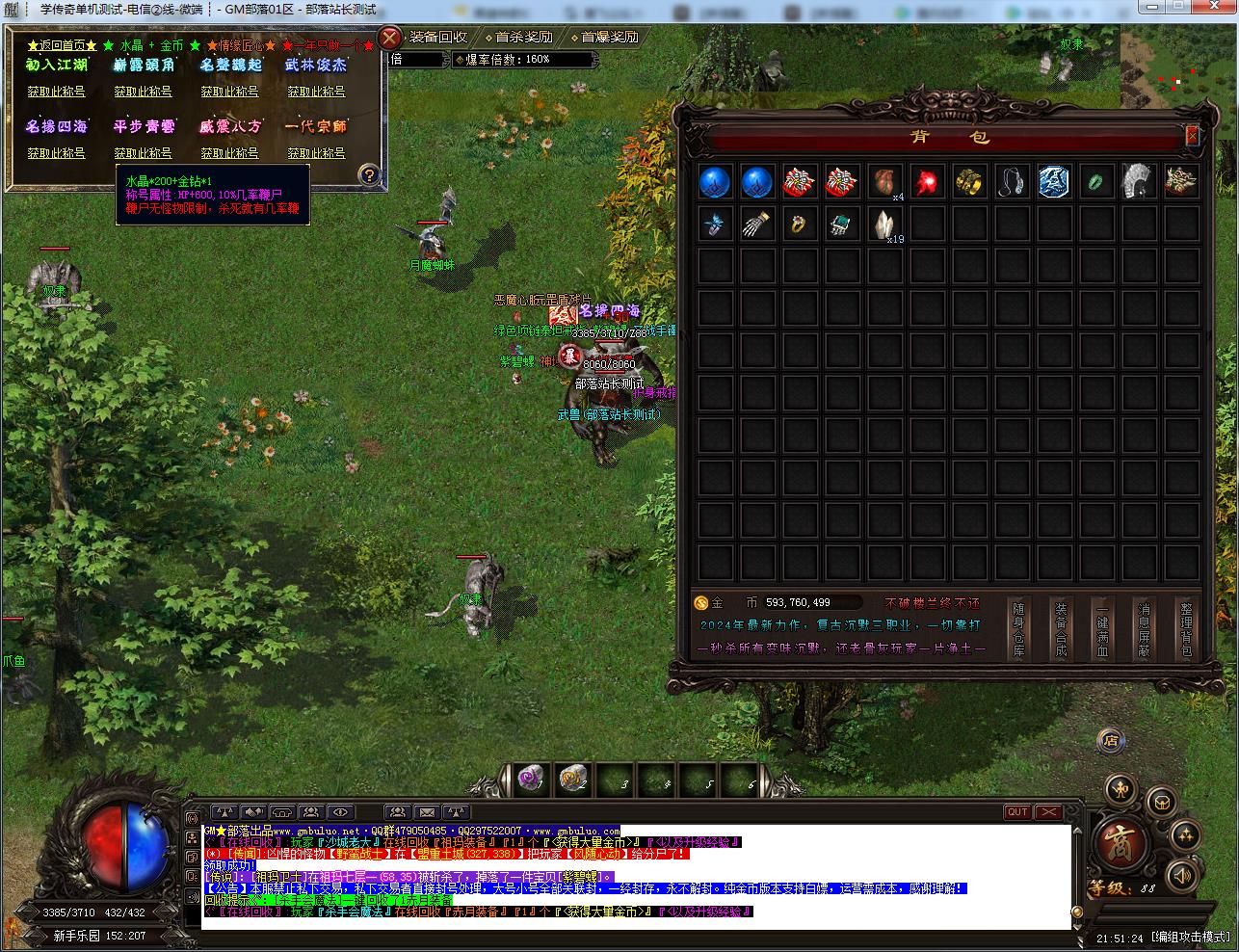Viewport: 1239px width, 952px height.
Task: Open the round 店 shop icon
Action: (1111, 741)
